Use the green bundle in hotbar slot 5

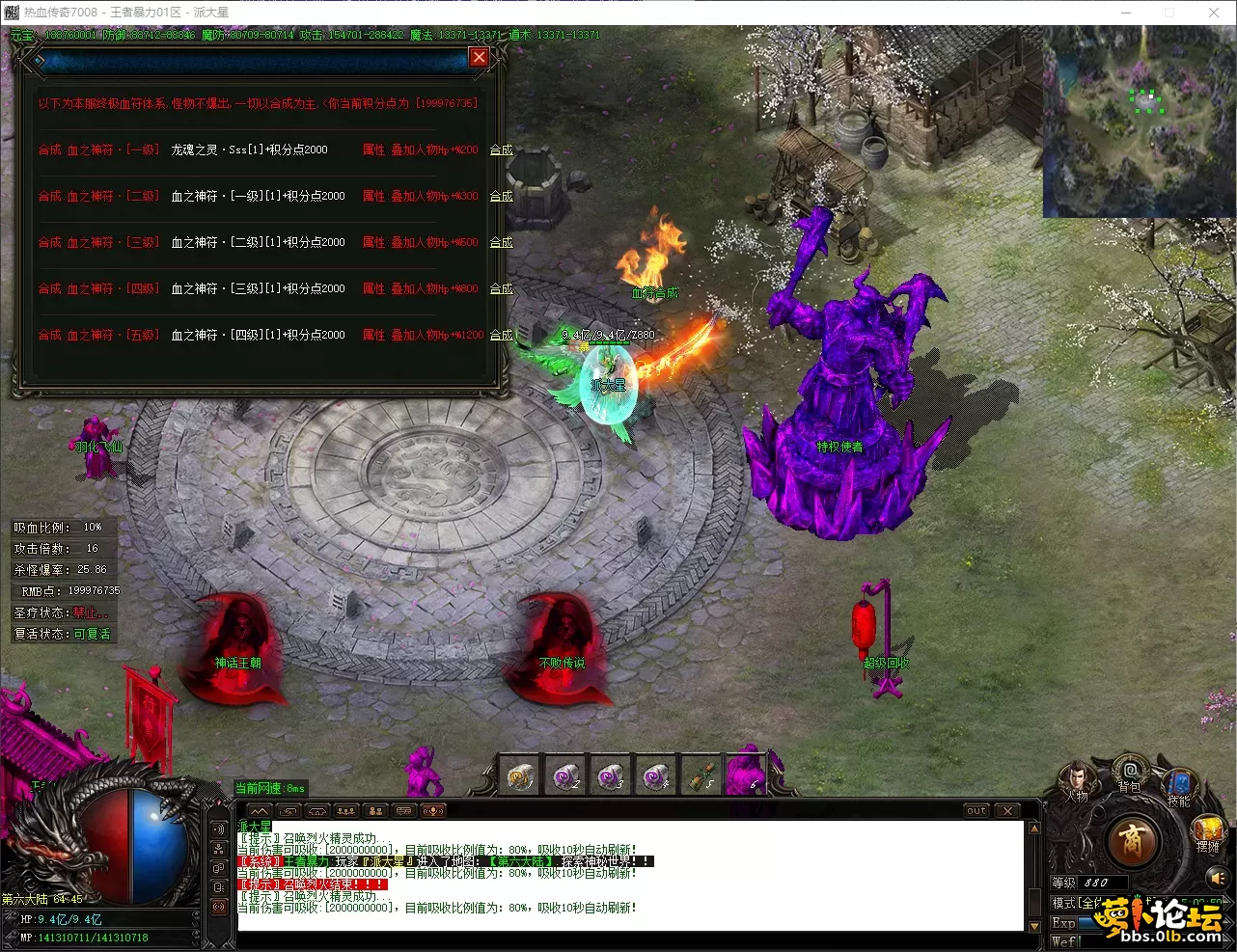click(702, 775)
